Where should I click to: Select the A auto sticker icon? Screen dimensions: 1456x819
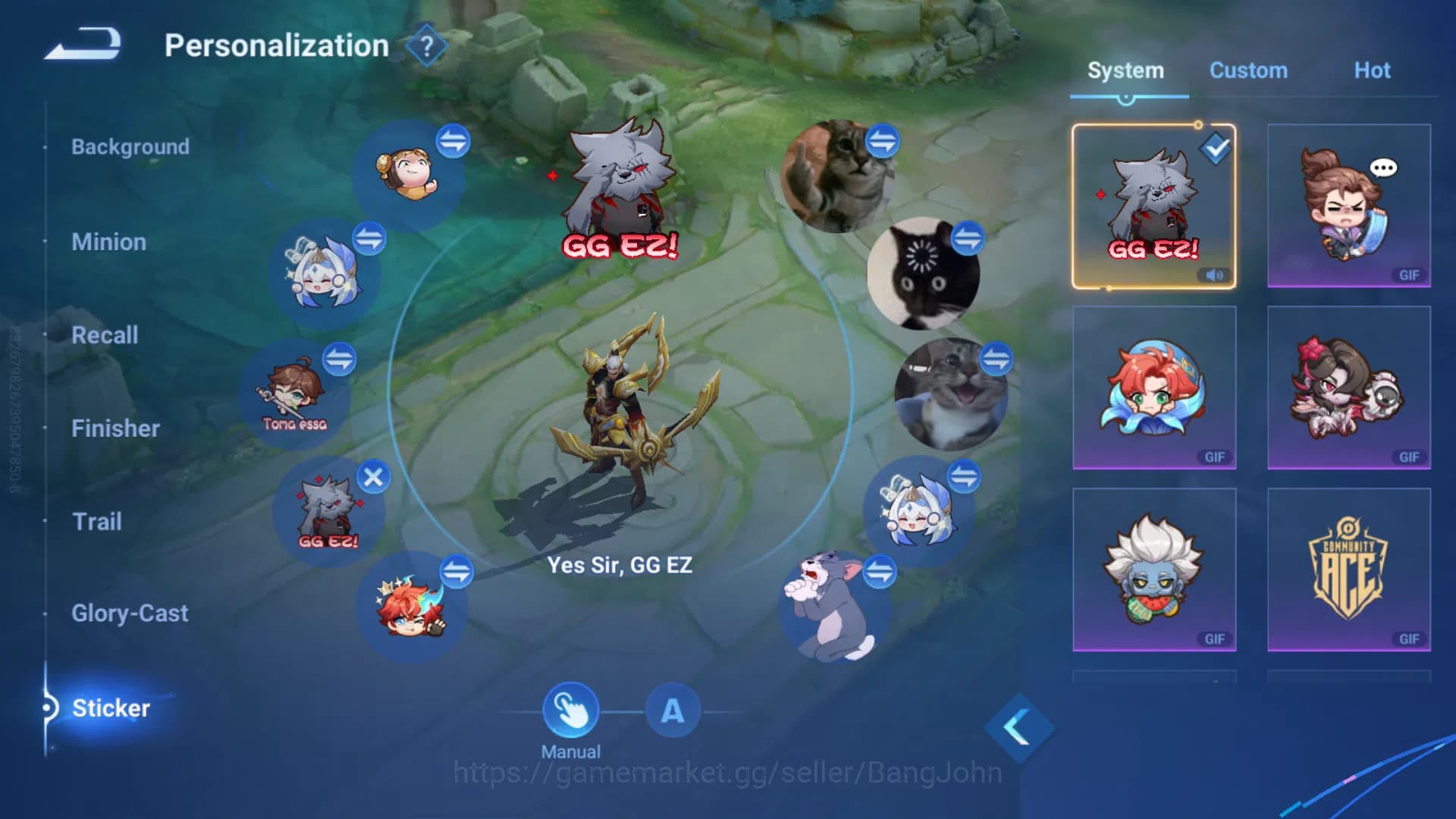point(670,711)
